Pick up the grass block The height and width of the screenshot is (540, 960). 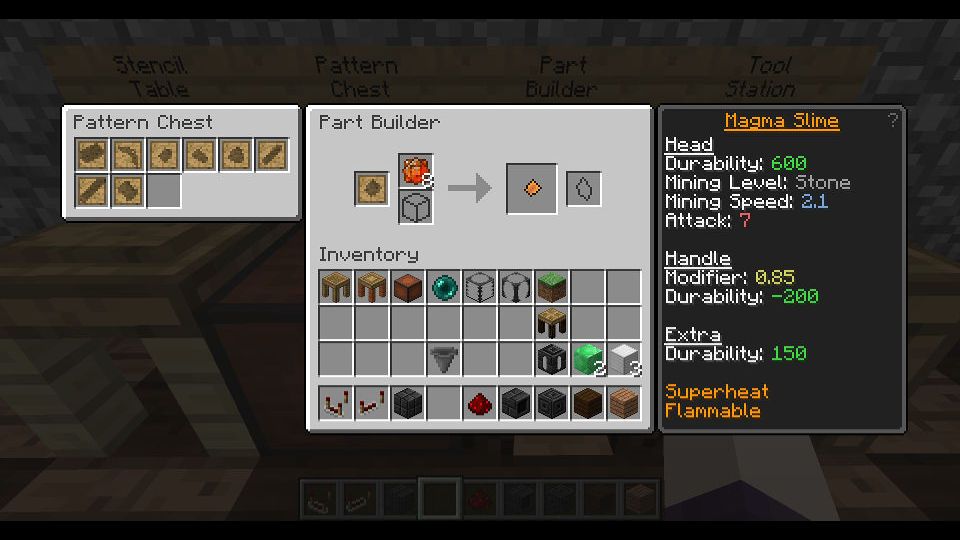552,288
